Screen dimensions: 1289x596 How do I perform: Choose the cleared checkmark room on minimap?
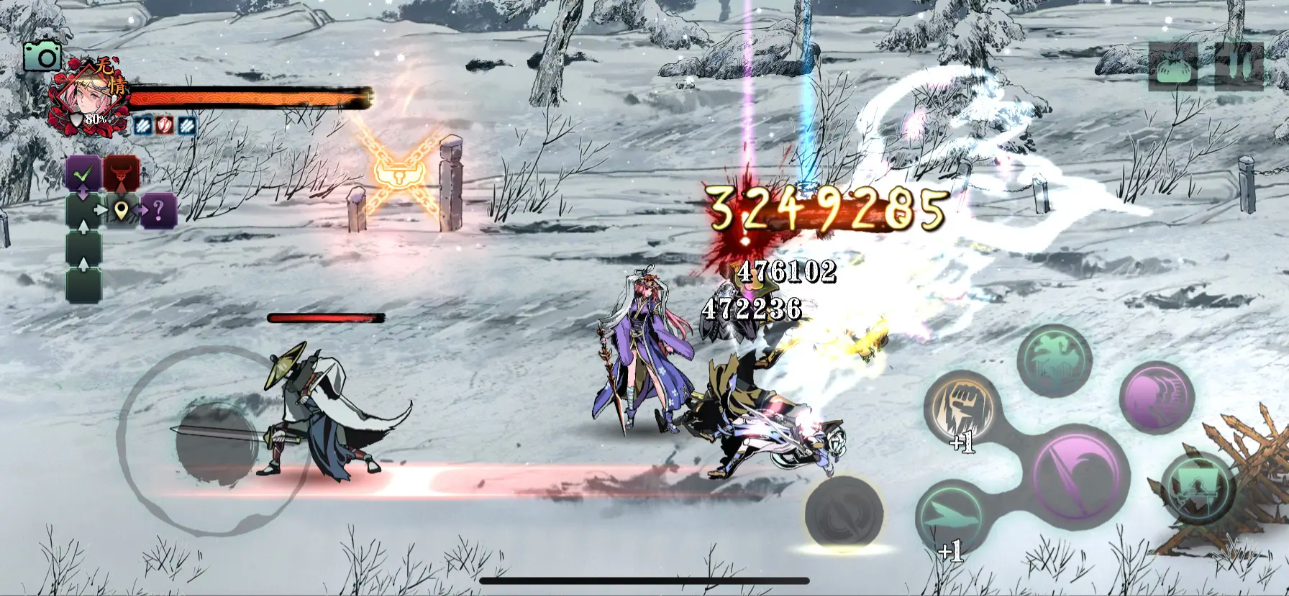(x=84, y=174)
